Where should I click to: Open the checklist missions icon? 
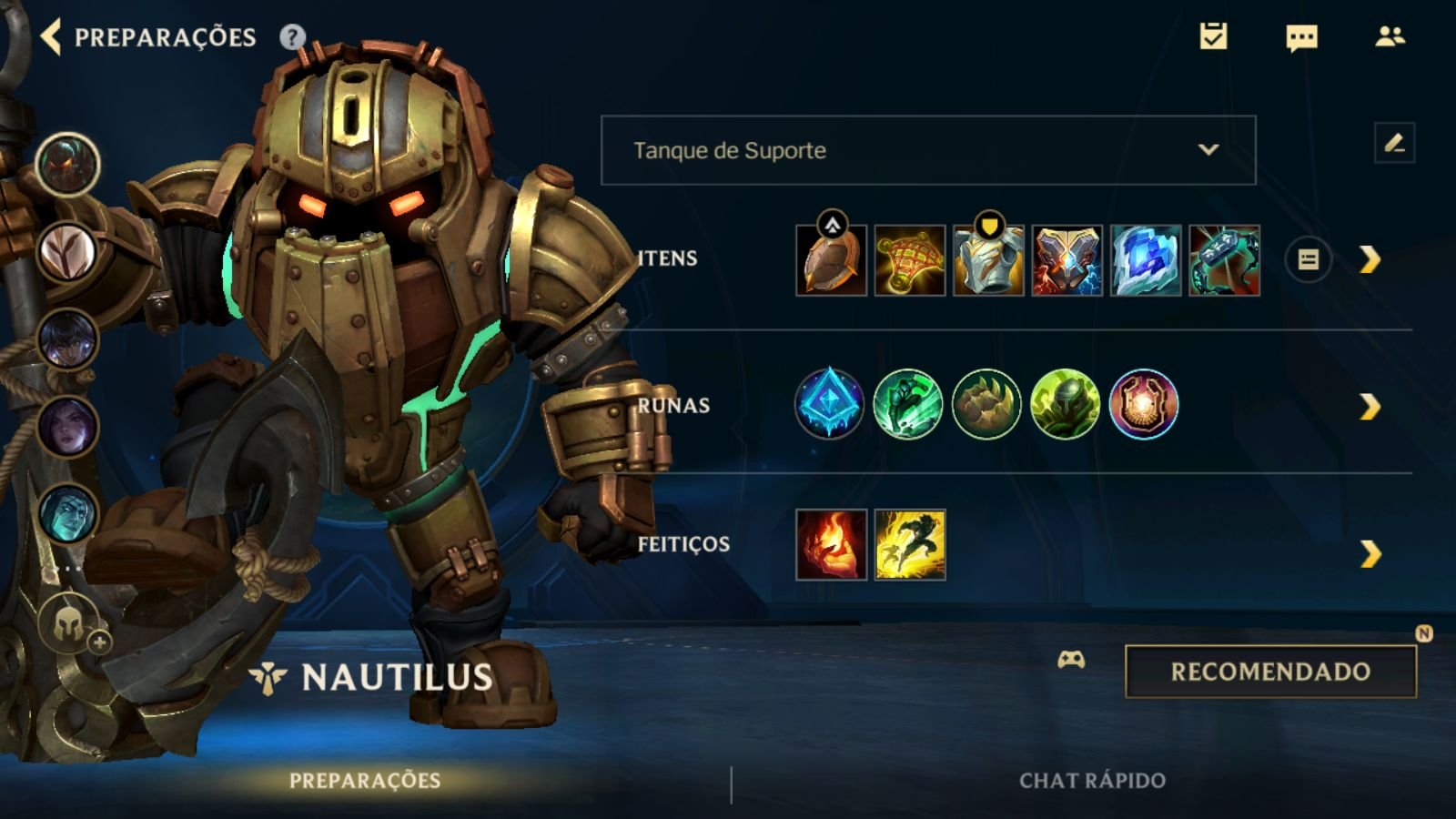(x=1213, y=36)
